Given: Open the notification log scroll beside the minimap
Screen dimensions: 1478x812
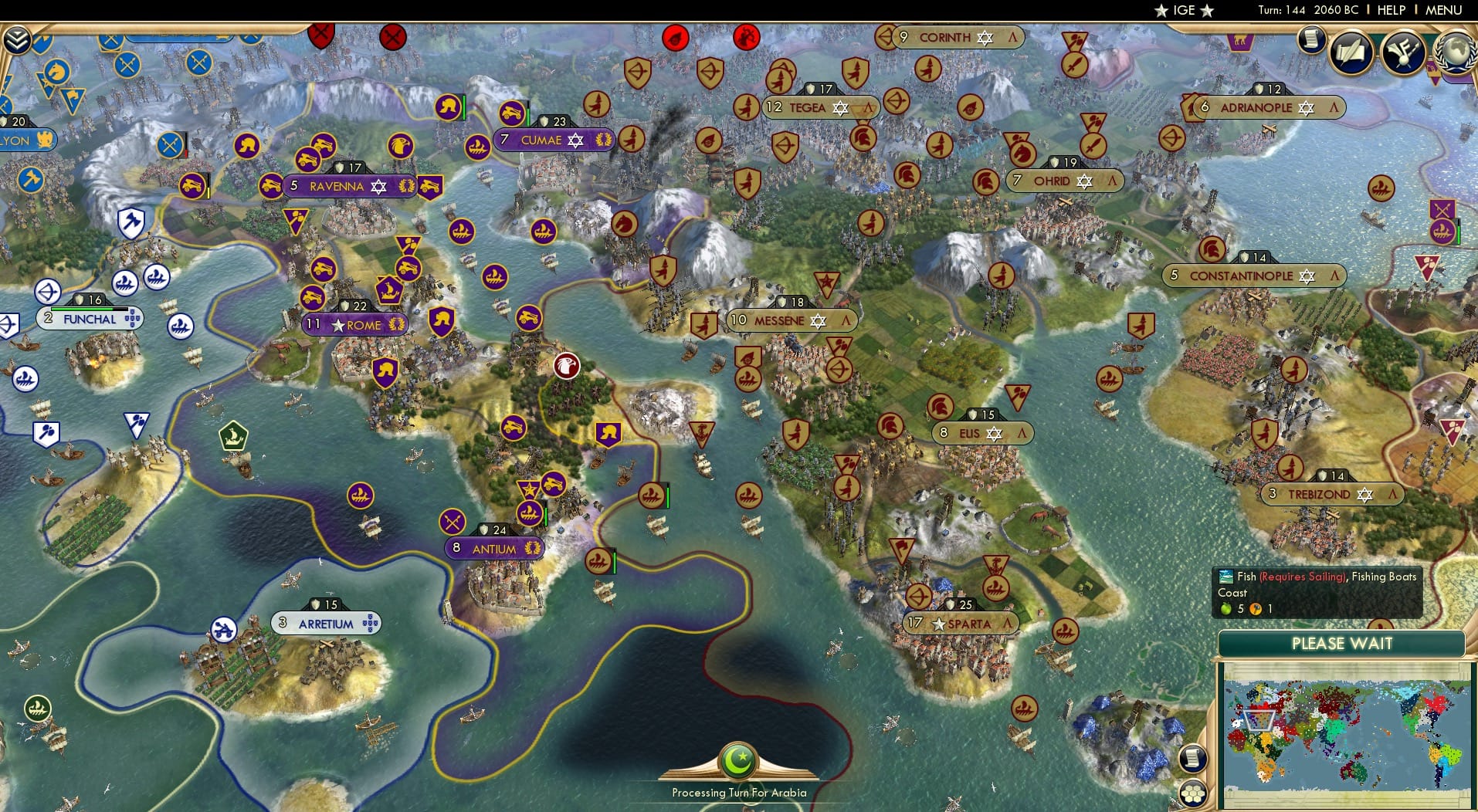Looking at the screenshot, I should pos(1194,759).
